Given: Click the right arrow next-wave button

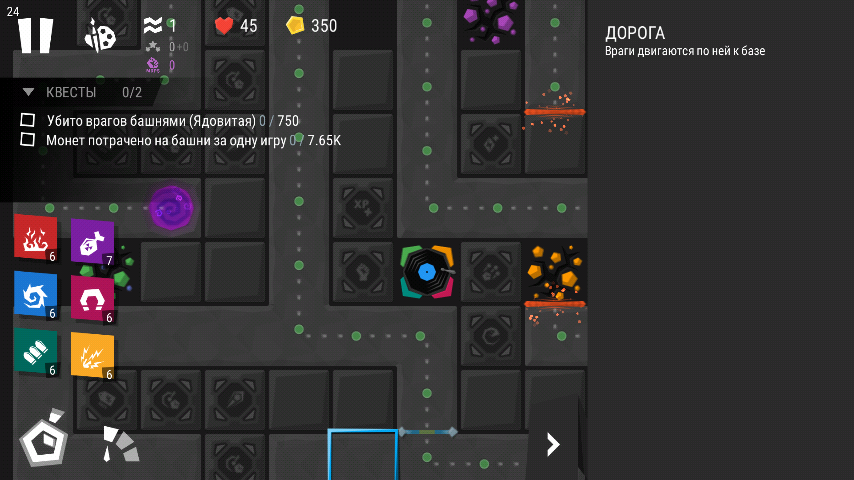Looking at the screenshot, I should [553, 444].
